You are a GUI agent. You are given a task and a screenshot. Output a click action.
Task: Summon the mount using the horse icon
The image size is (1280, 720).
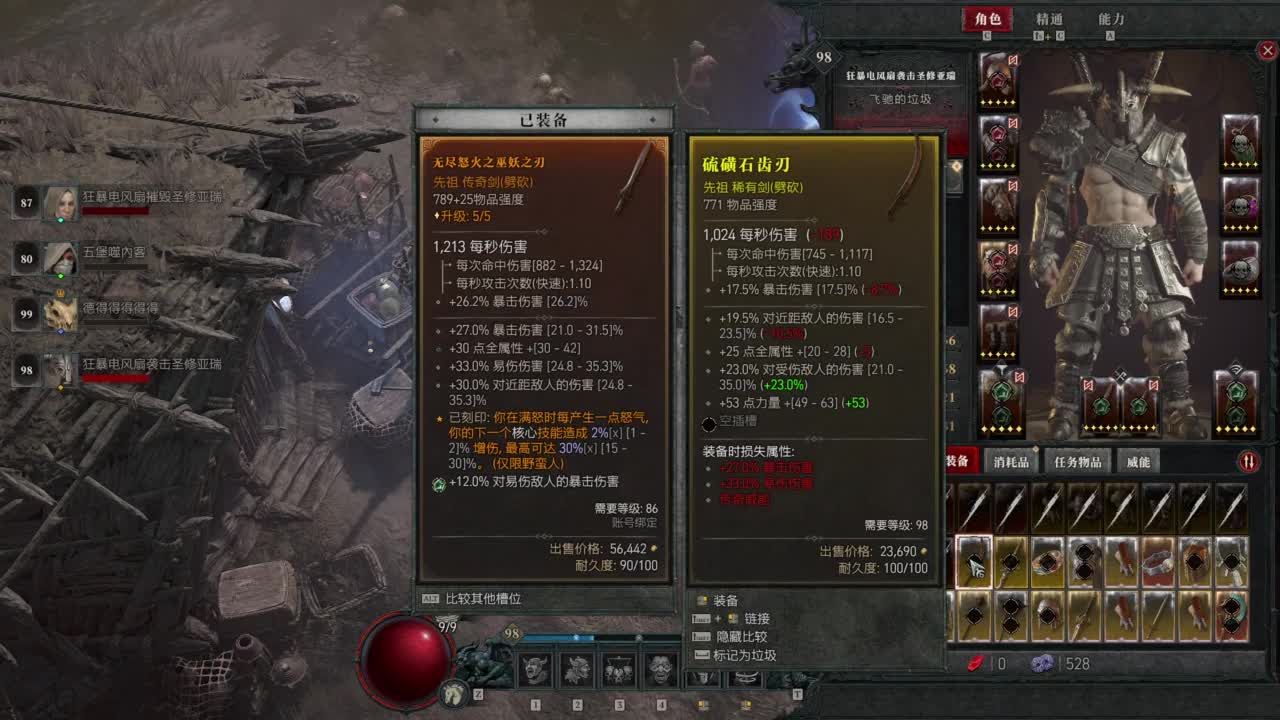pos(453,691)
